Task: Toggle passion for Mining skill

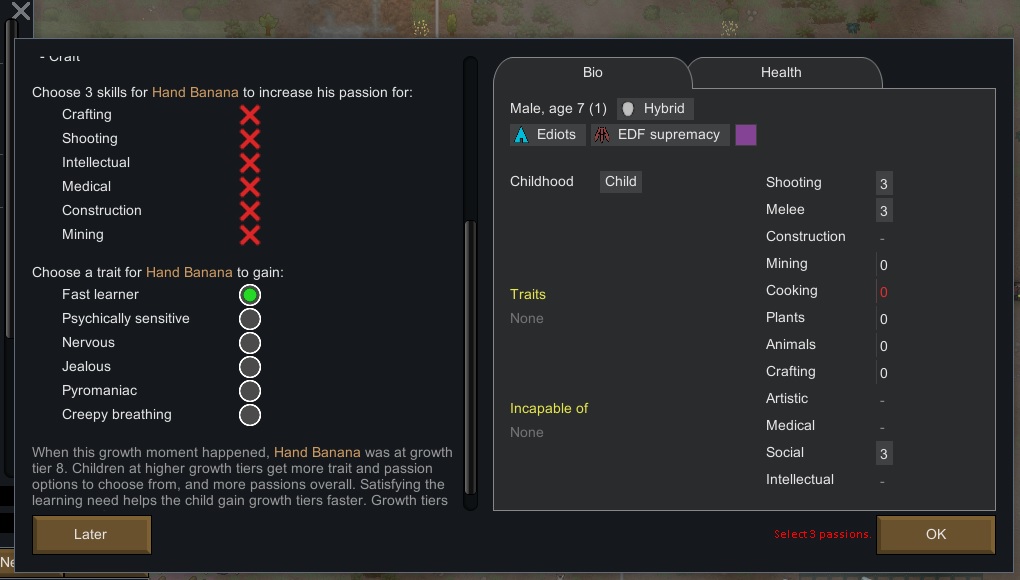Action: pyautogui.click(x=250, y=235)
